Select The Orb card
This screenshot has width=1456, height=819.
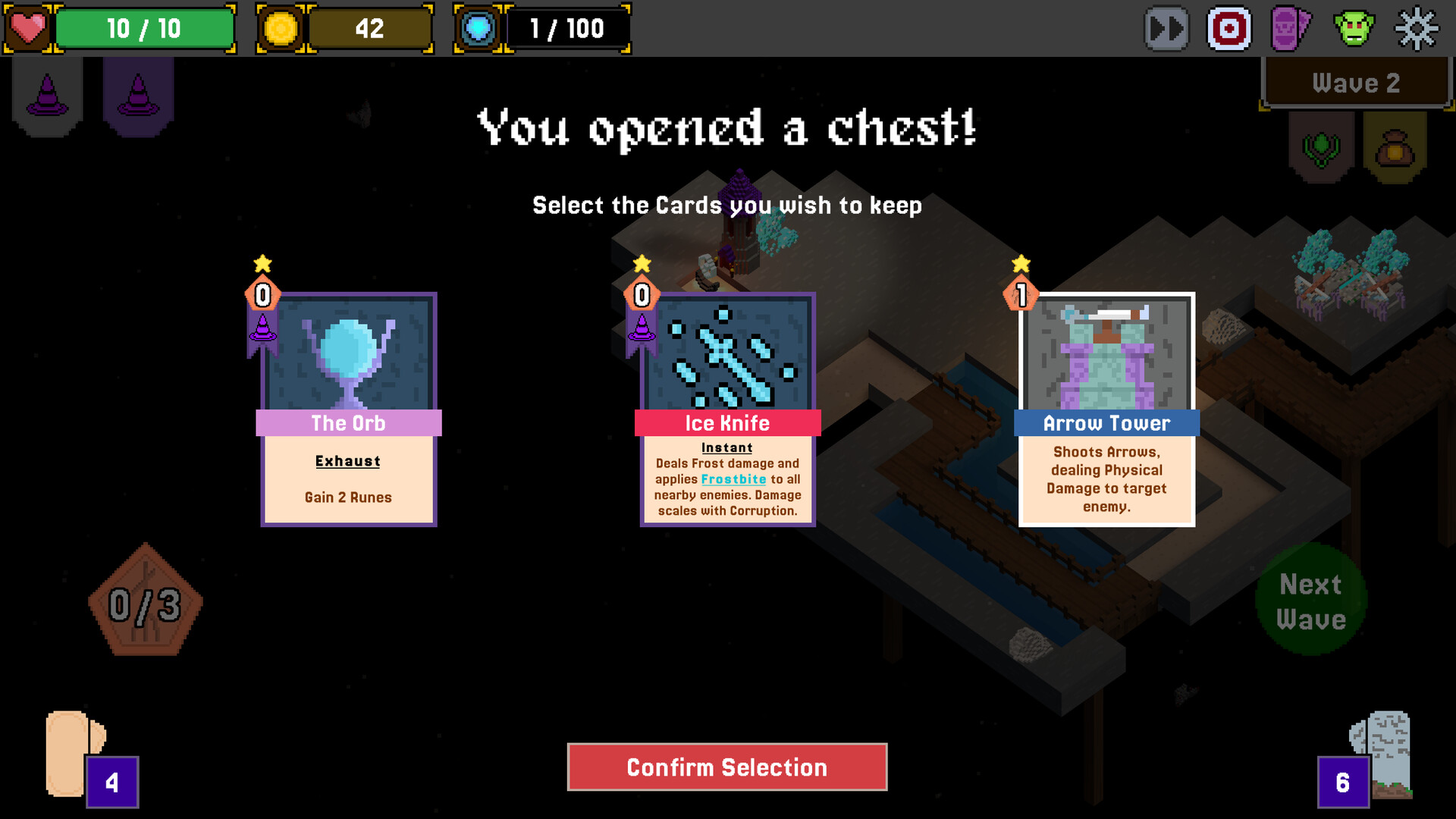tap(348, 409)
